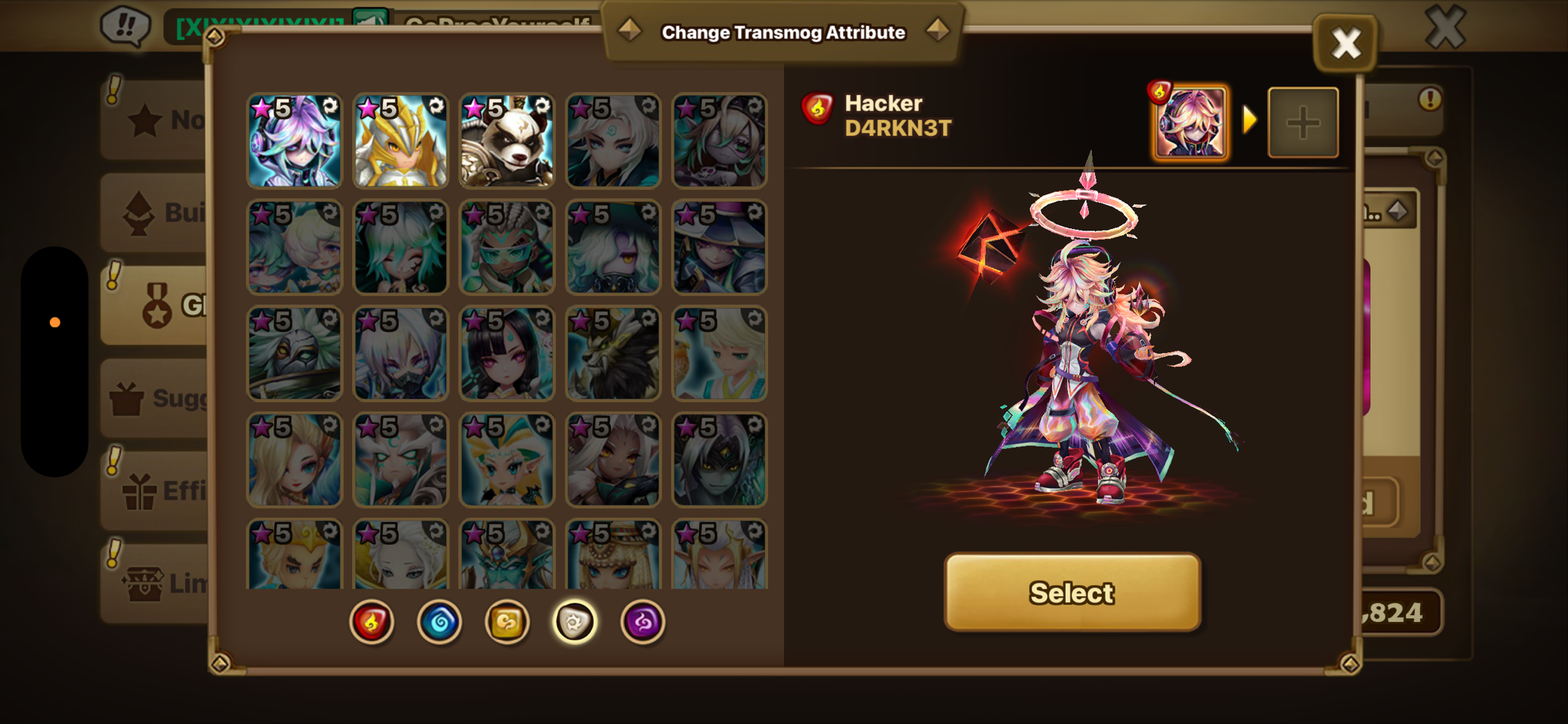Viewport: 1568px width, 724px height.
Task: Select the current Hacker portrait thumbnail
Action: pos(1190,123)
